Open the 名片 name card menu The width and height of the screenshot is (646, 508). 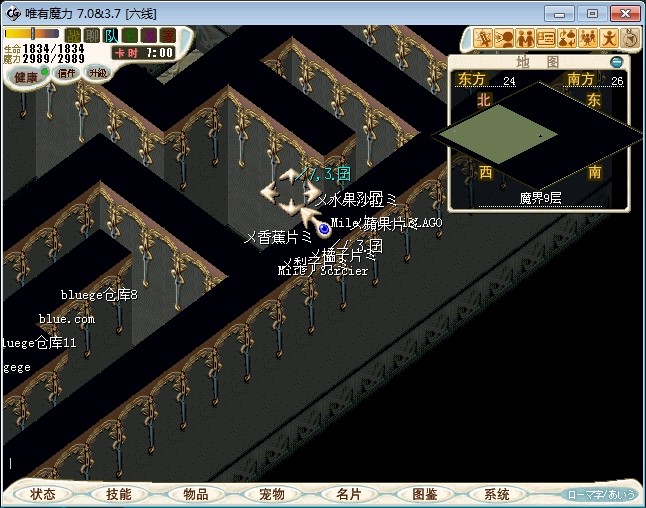pos(347,494)
